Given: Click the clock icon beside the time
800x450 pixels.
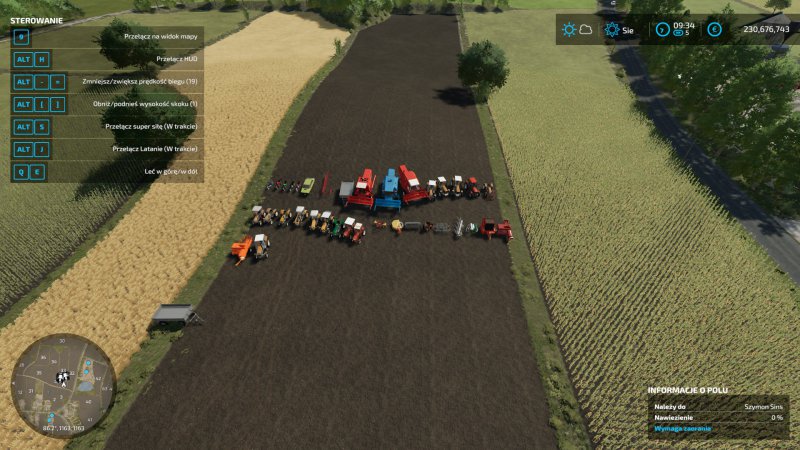Looking at the screenshot, I should pyautogui.click(x=662, y=29).
